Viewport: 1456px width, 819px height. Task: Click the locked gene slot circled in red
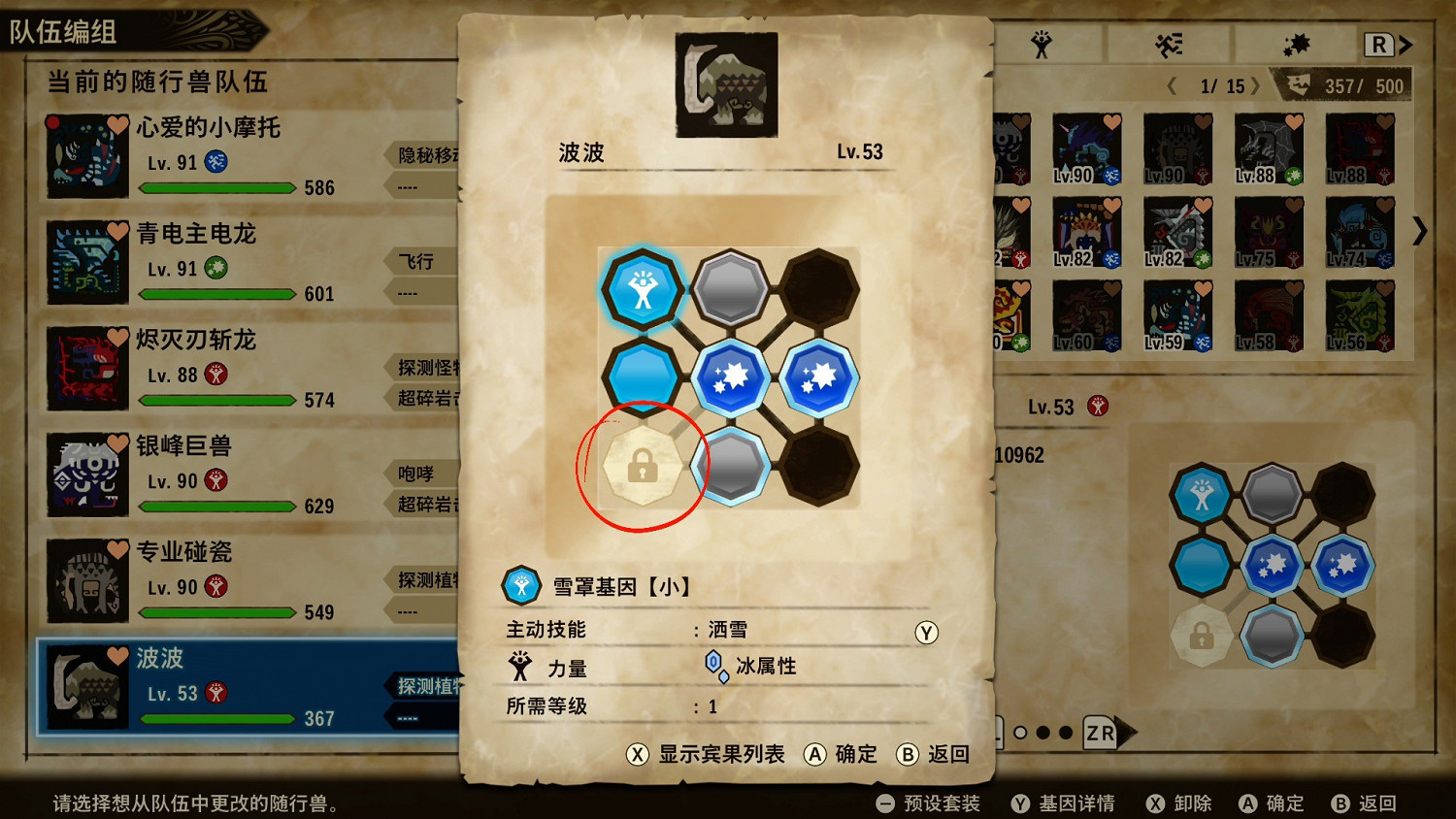tap(642, 467)
